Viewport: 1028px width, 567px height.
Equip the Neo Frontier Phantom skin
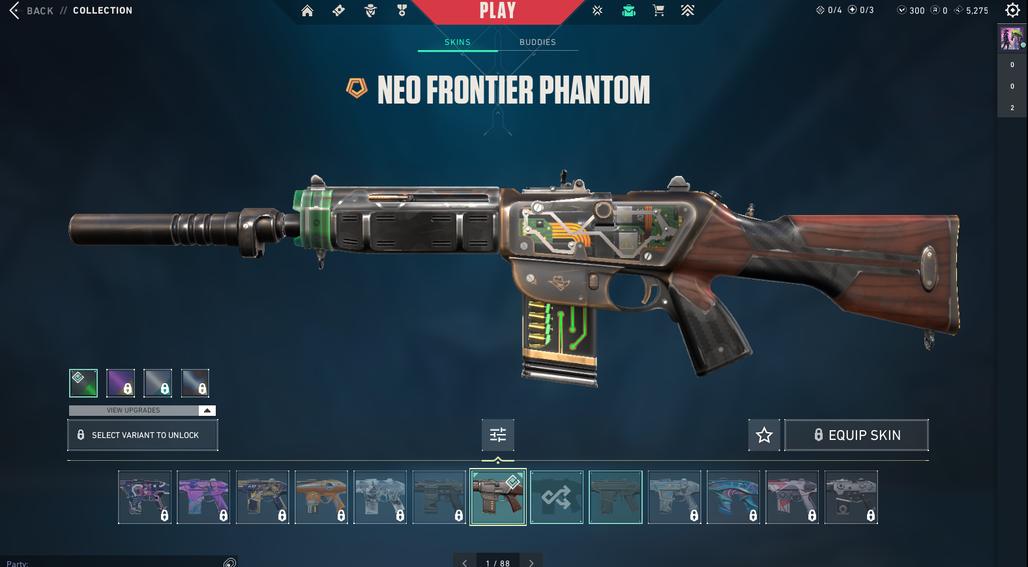coord(856,435)
